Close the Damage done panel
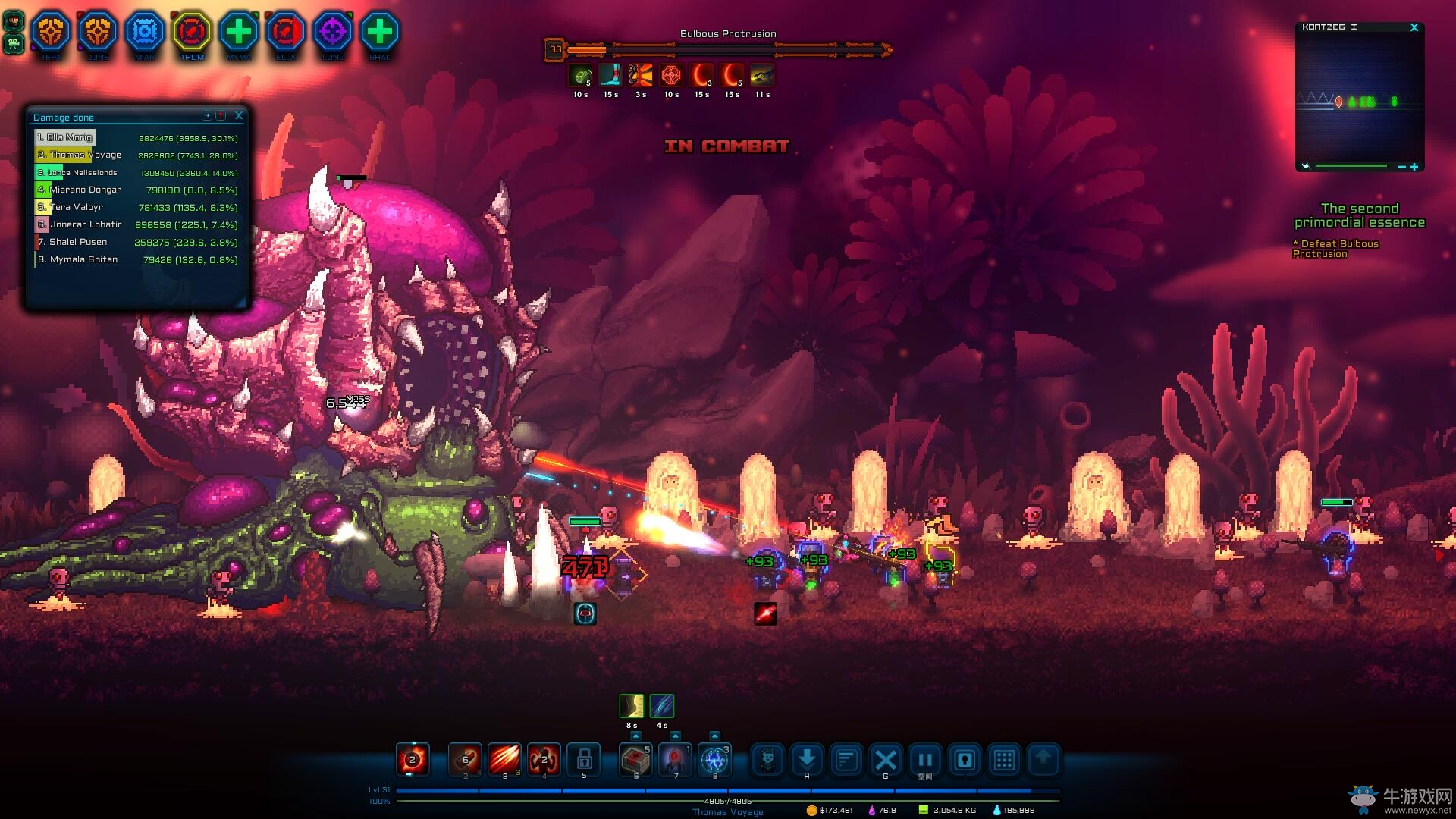 [239, 115]
